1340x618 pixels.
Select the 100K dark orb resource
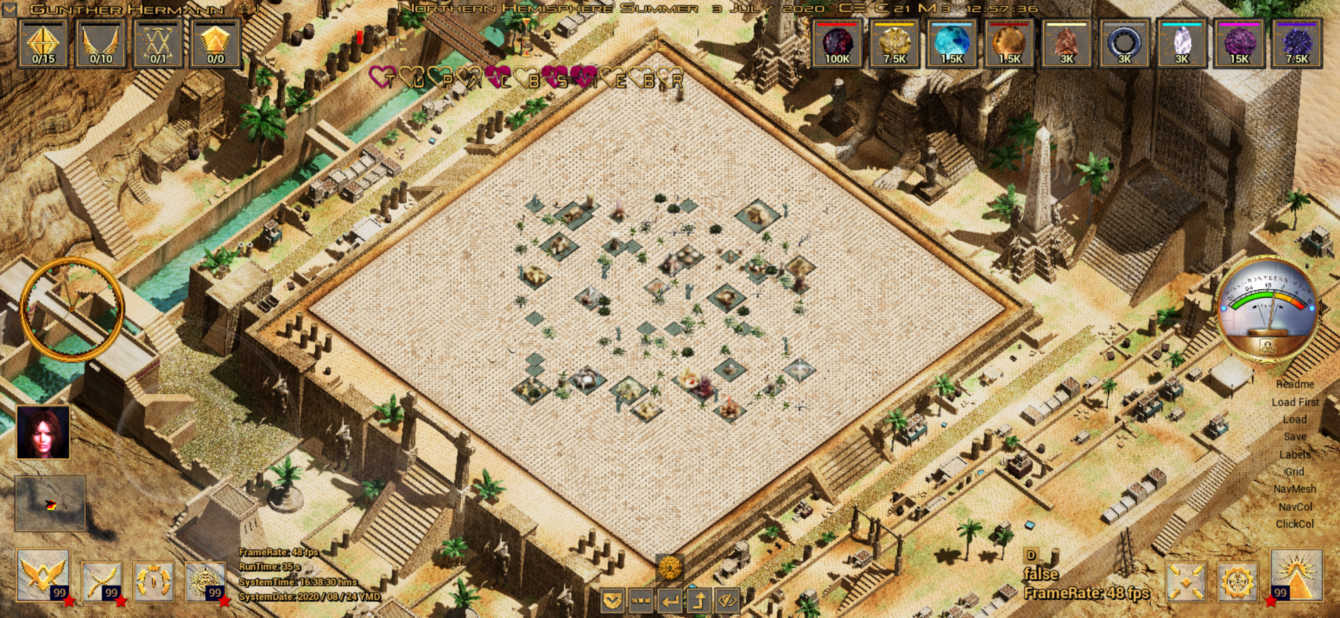click(x=838, y=44)
